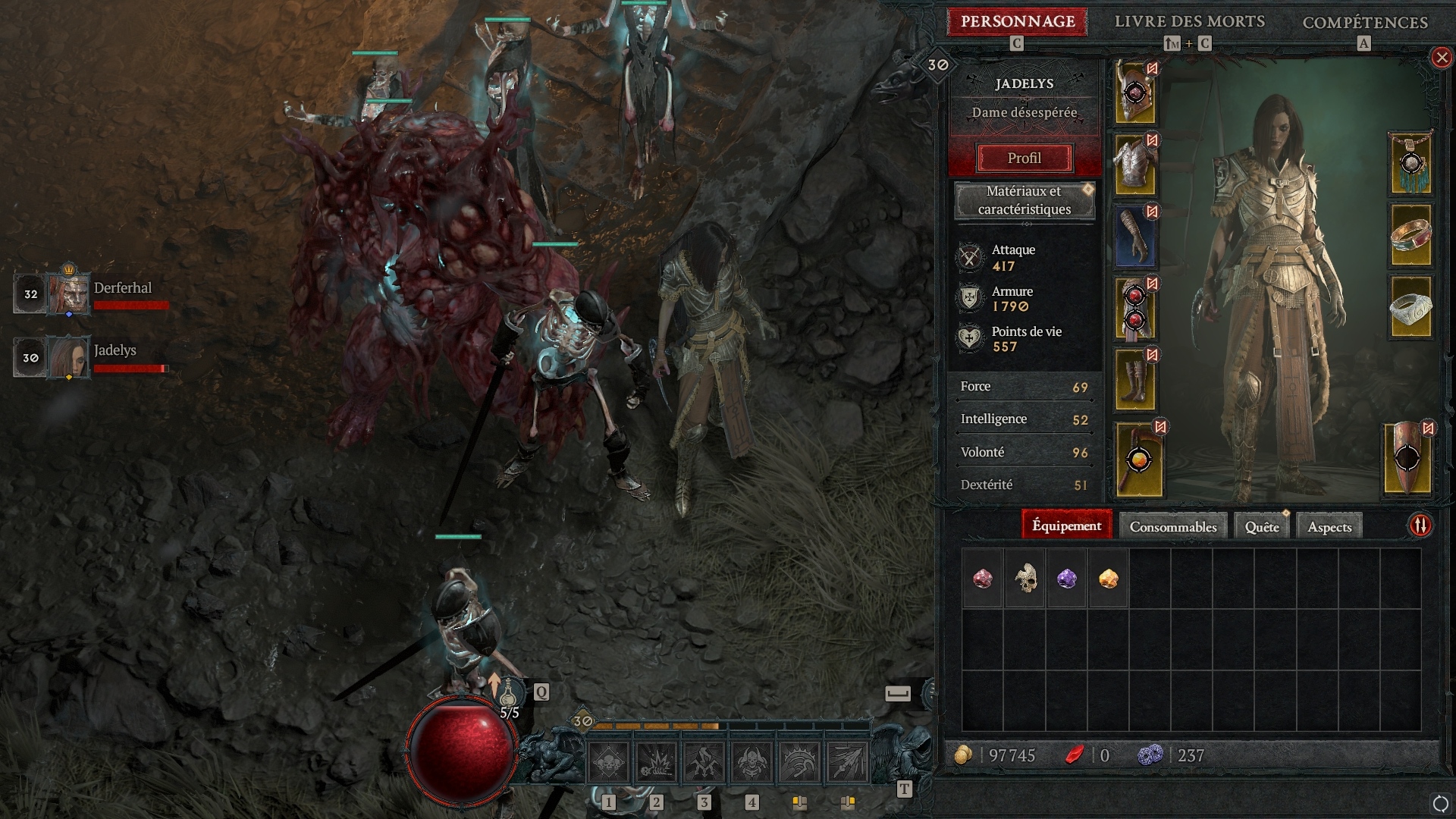Click the inventory sort button
Image resolution: width=1456 pixels, height=819 pixels.
click(x=1420, y=525)
